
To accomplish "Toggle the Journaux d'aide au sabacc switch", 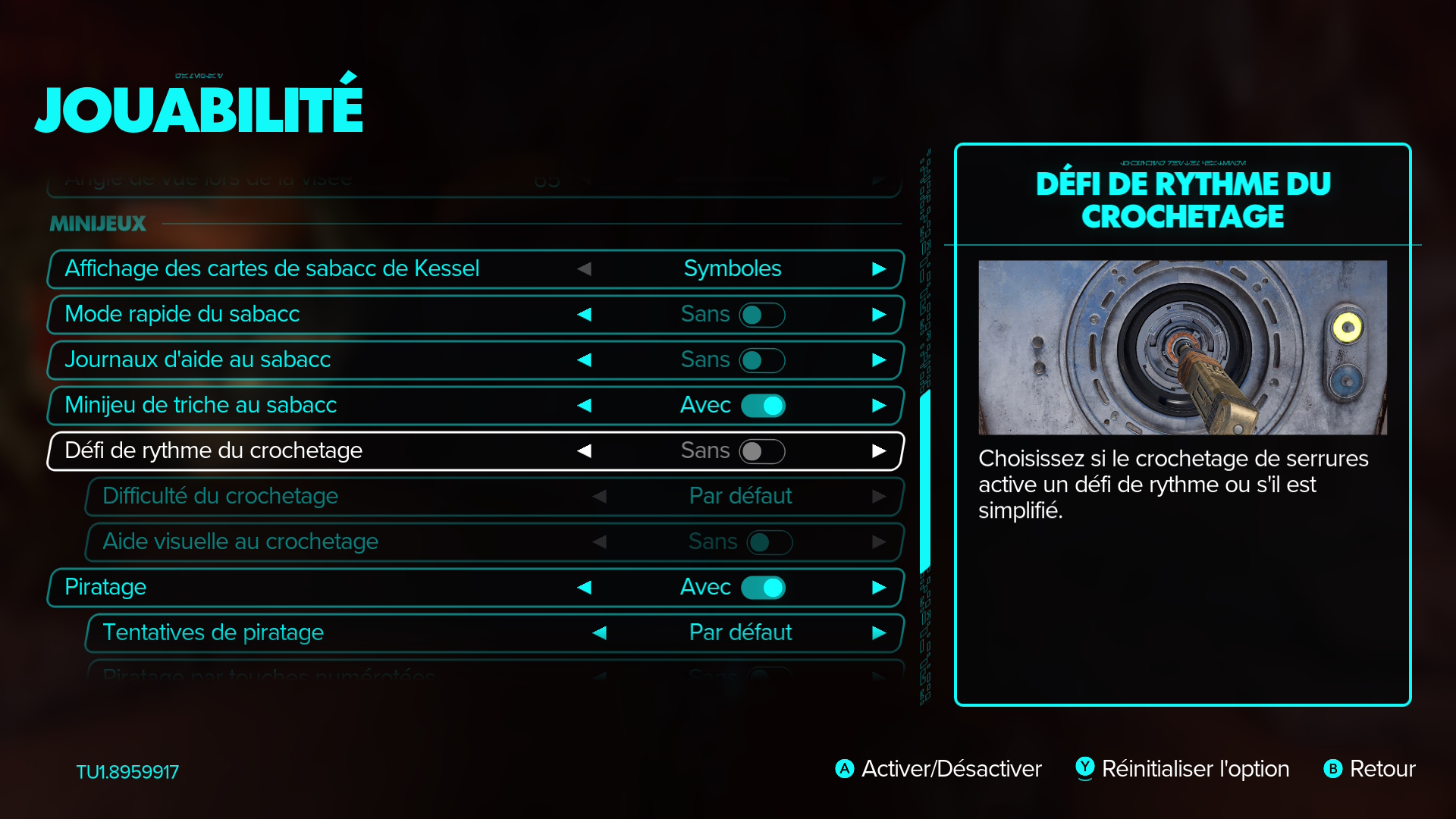I will click(x=761, y=360).
